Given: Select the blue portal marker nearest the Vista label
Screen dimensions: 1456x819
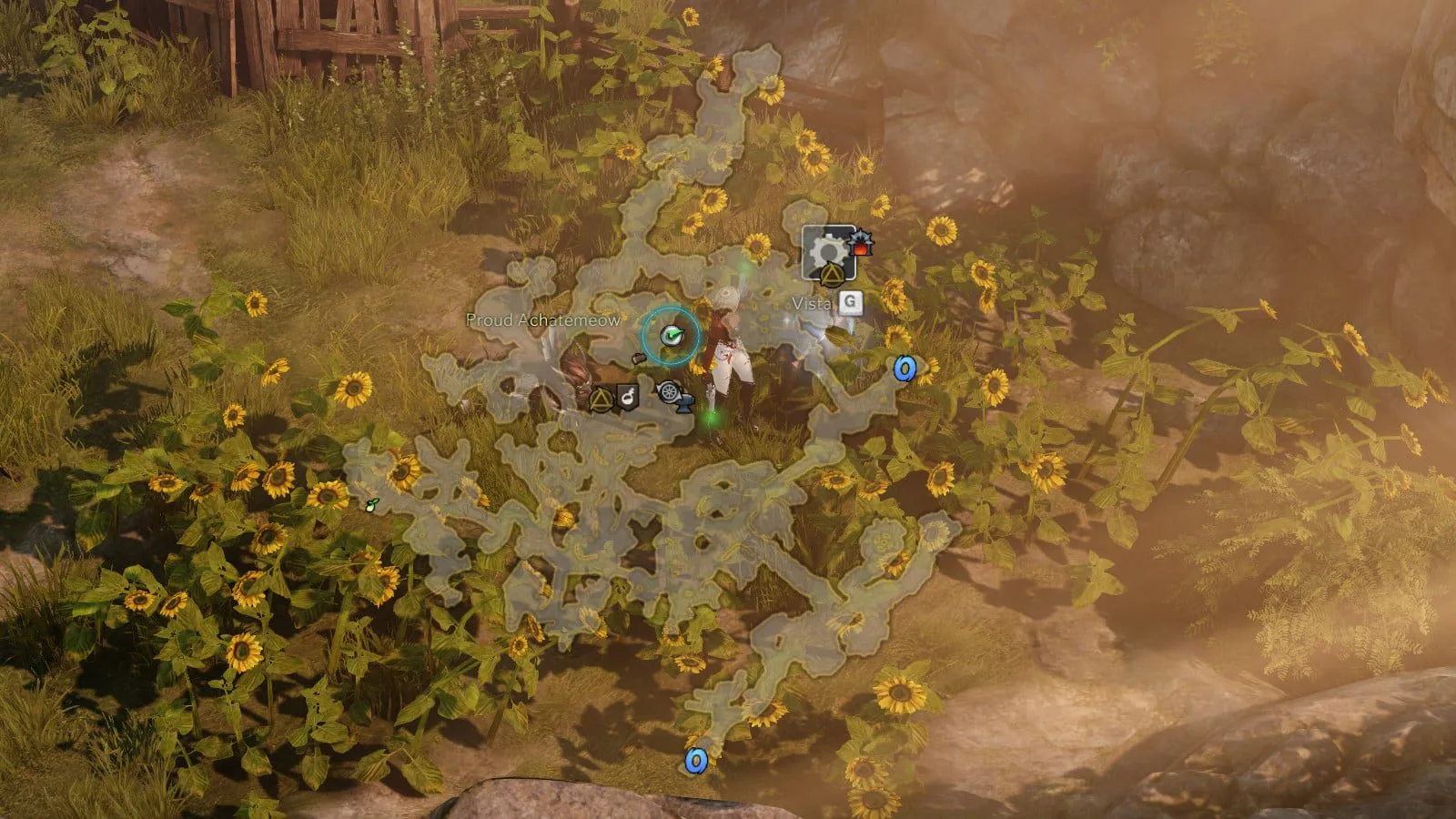Looking at the screenshot, I should tap(904, 368).
